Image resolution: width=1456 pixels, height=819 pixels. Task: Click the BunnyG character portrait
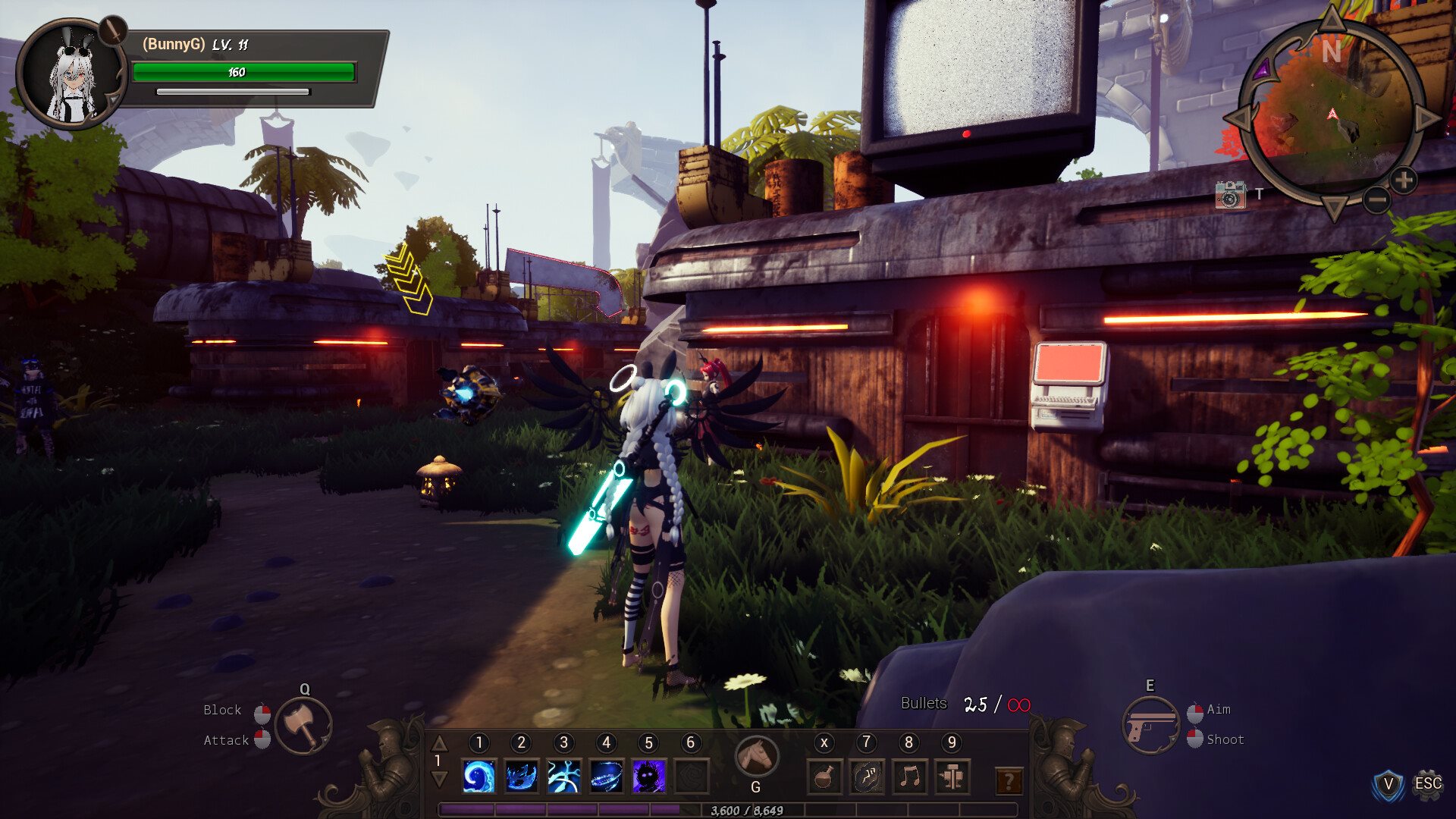click(x=71, y=76)
